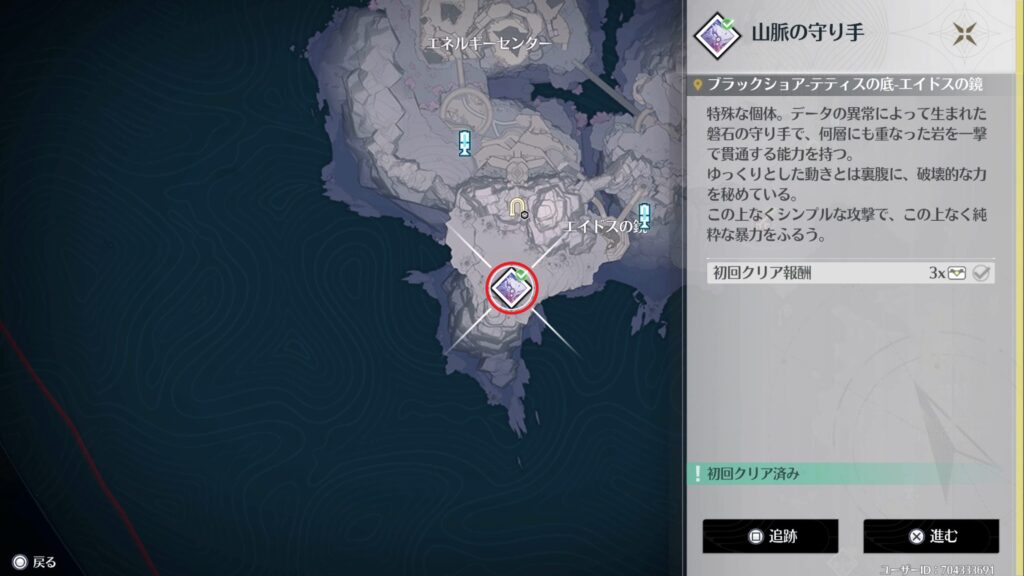Screen dimensions: 1024x576
Task: Select the teleport beacon below エネルギーセンター
Action: 464,144
